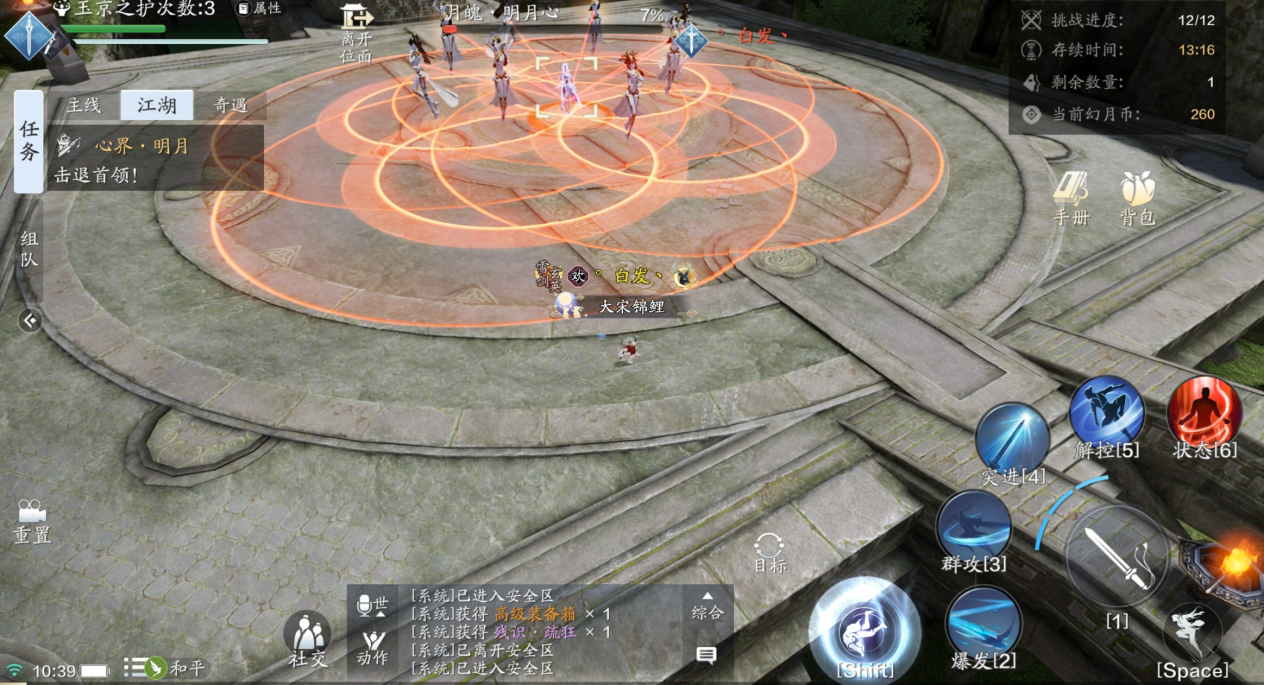The image size is (1264, 685).
Task: Use the 解控 break-control skill
Action: coord(1106,412)
